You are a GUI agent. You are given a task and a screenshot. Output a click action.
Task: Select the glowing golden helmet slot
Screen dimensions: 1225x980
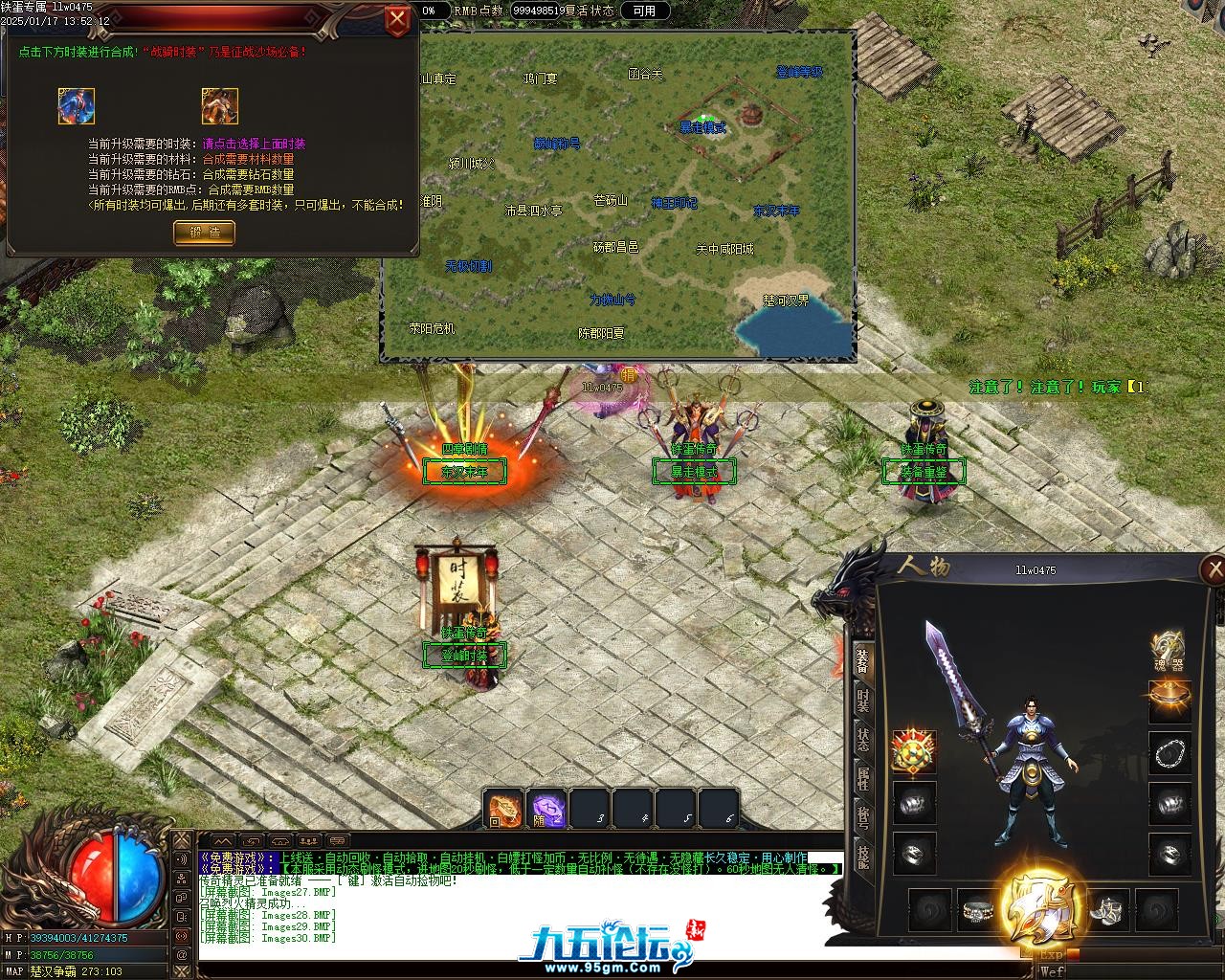pyautogui.click(x=1169, y=702)
